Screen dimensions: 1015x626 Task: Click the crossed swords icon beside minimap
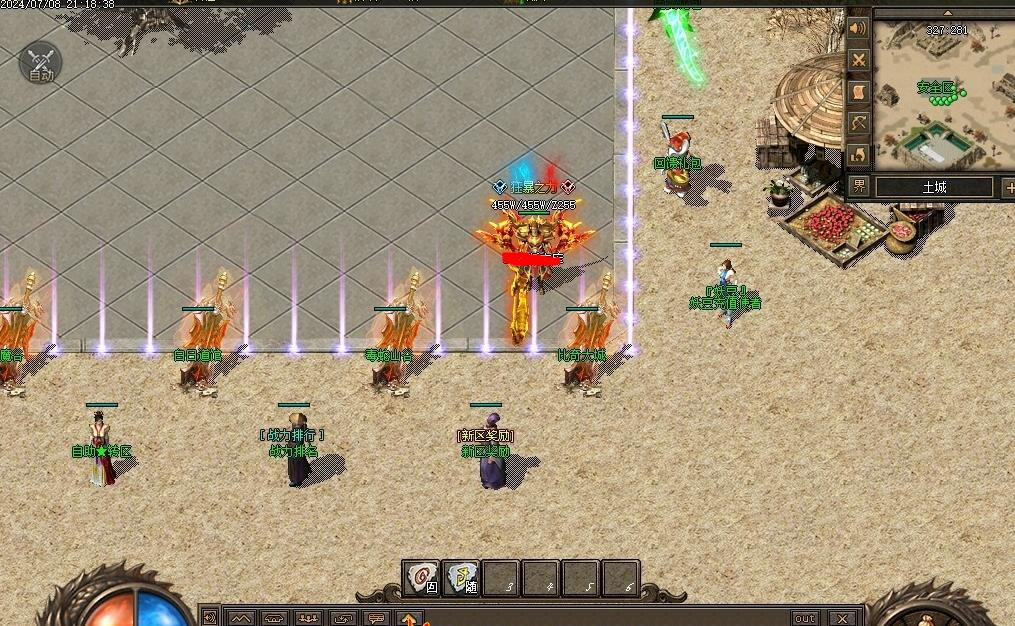point(858,60)
